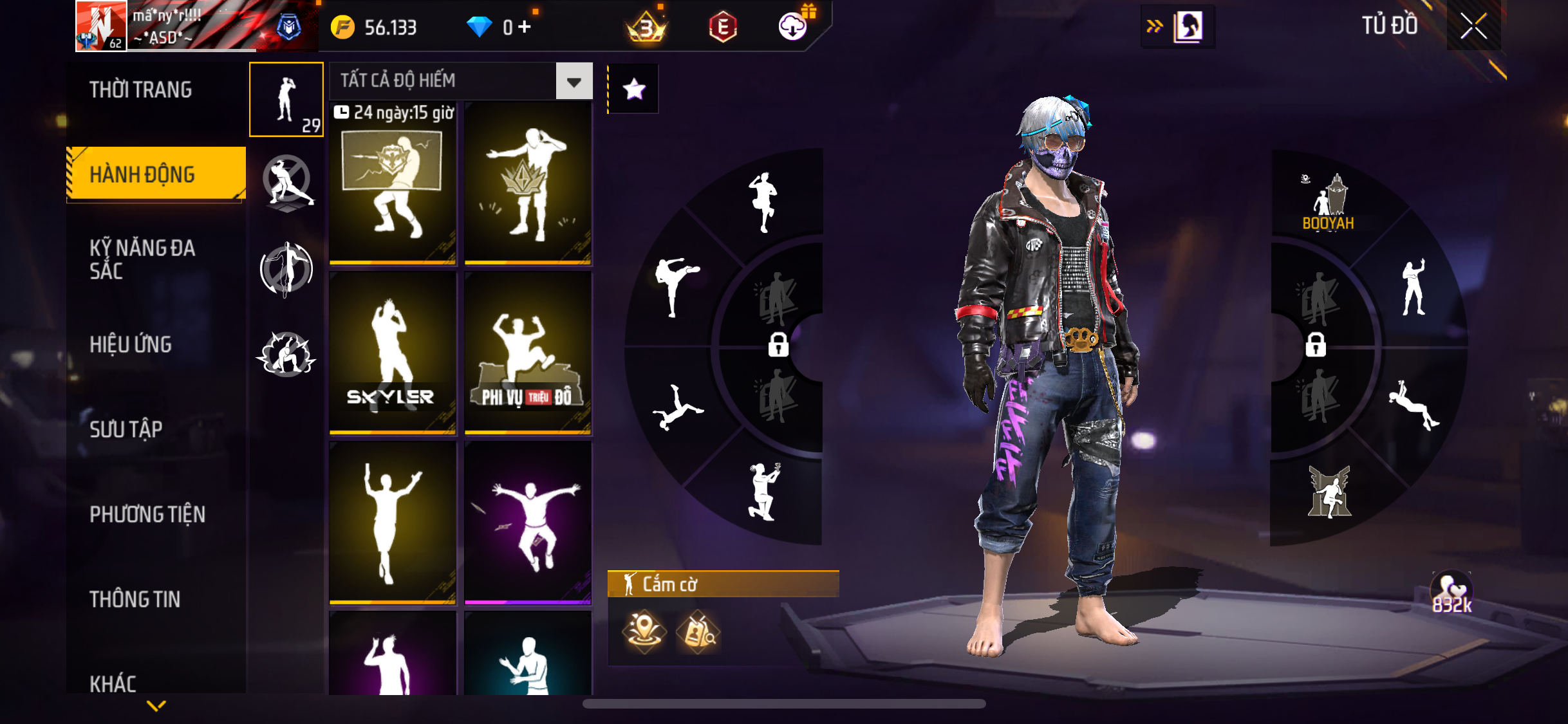Select the purple jumping emote tile
The width and height of the screenshot is (1568, 724).
pos(528,523)
